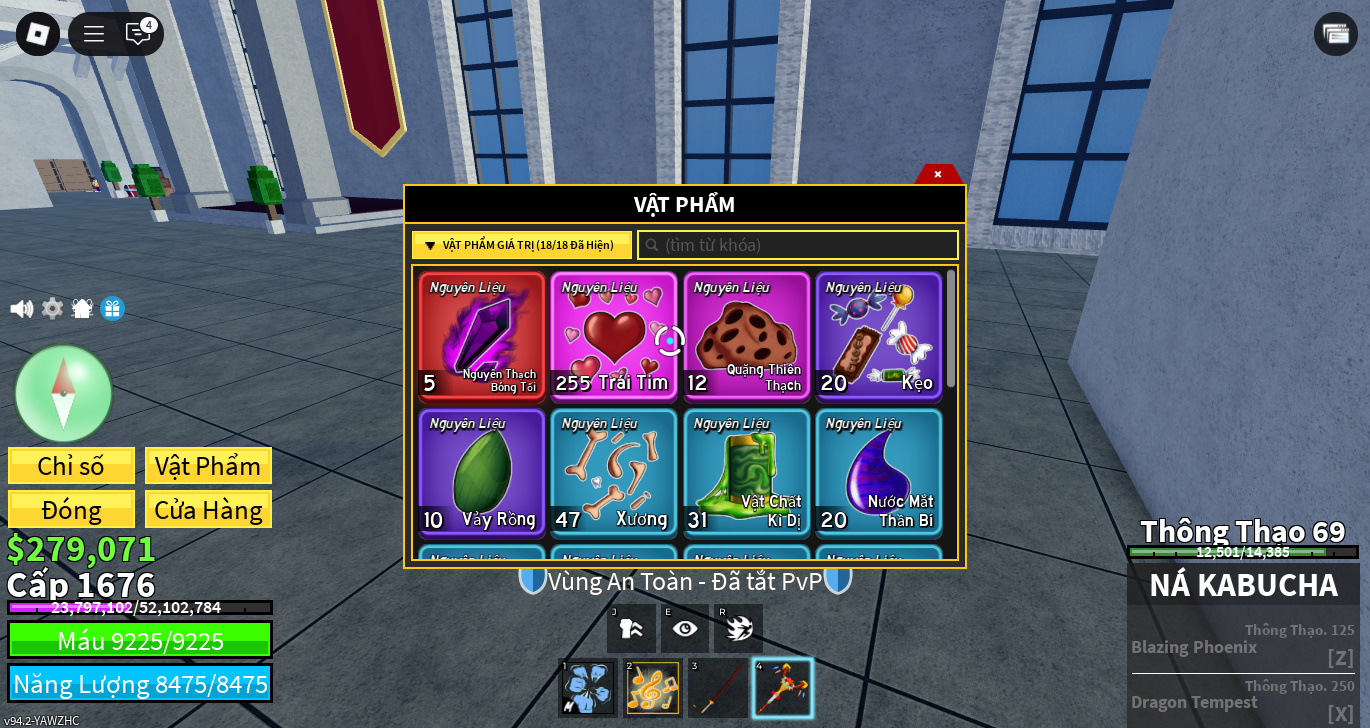Close the Vật Phẩm inventory window
Image resolution: width=1370 pixels, height=728 pixels.
[938, 174]
